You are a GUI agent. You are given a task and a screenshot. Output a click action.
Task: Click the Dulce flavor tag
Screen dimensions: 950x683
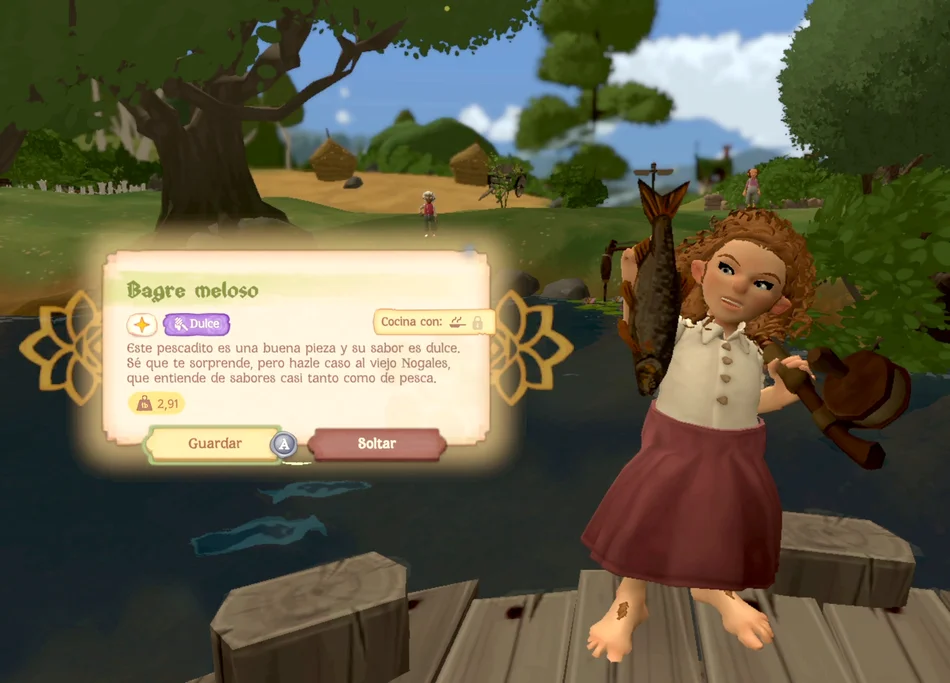pos(197,324)
